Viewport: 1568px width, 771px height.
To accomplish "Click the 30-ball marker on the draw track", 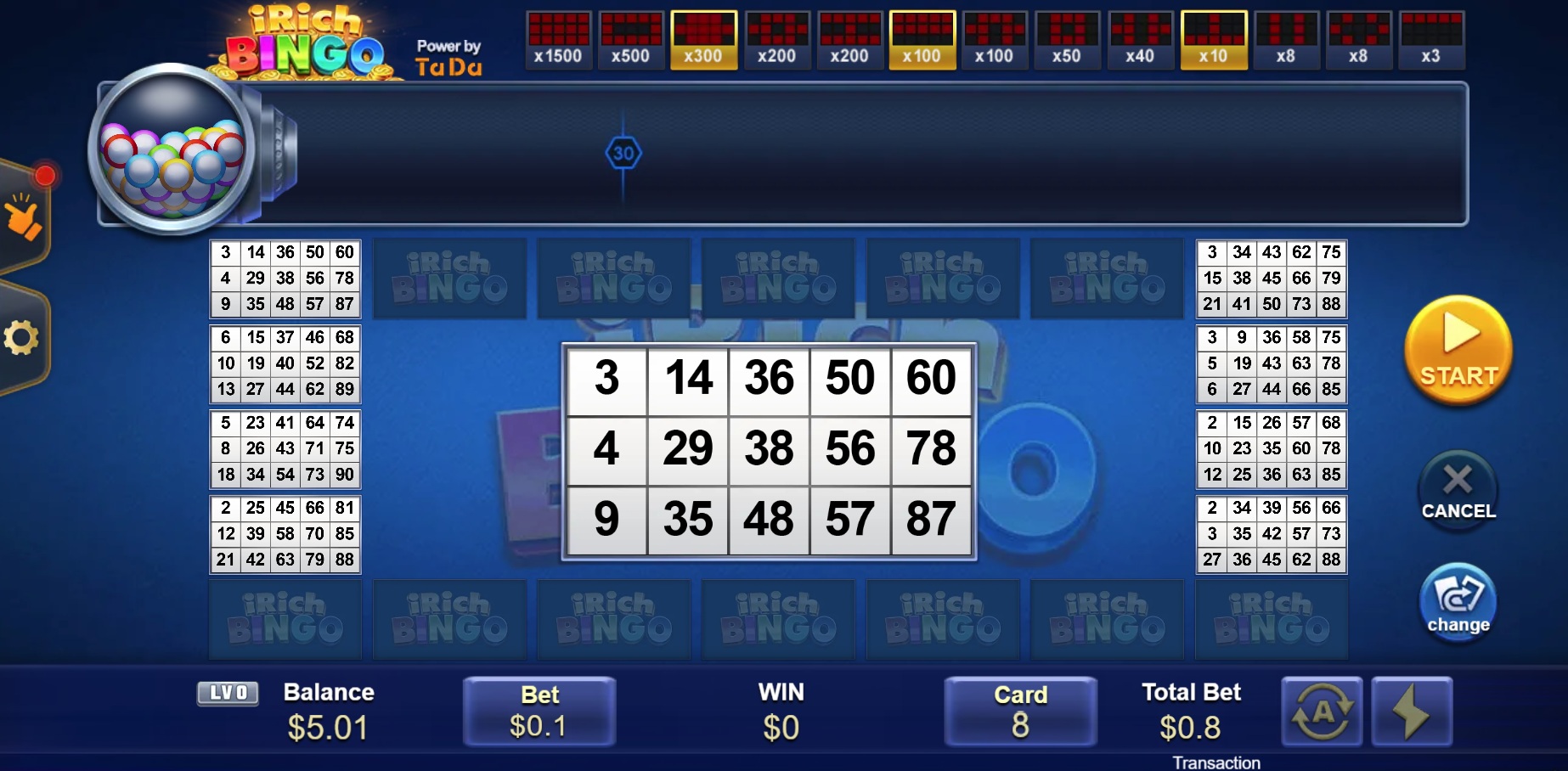I will coord(624,155).
